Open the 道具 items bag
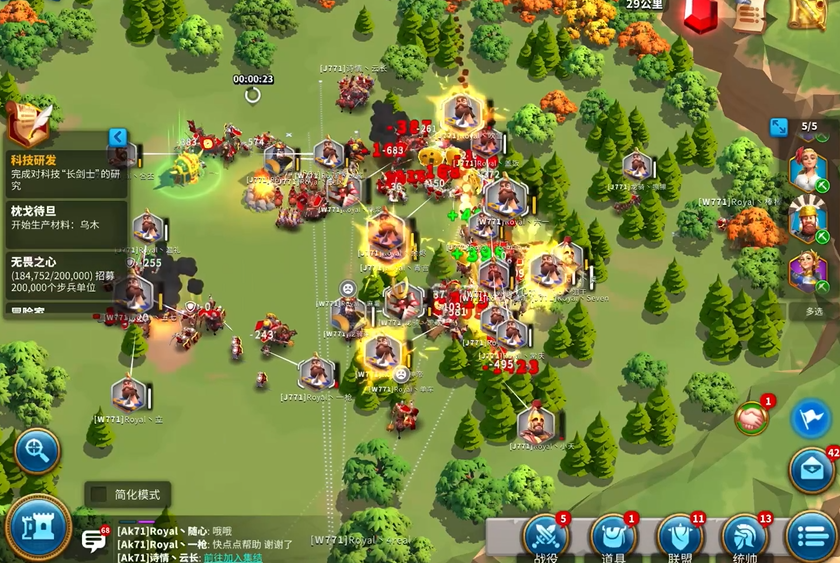This screenshot has height=563, width=840. pyautogui.click(x=613, y=537)
